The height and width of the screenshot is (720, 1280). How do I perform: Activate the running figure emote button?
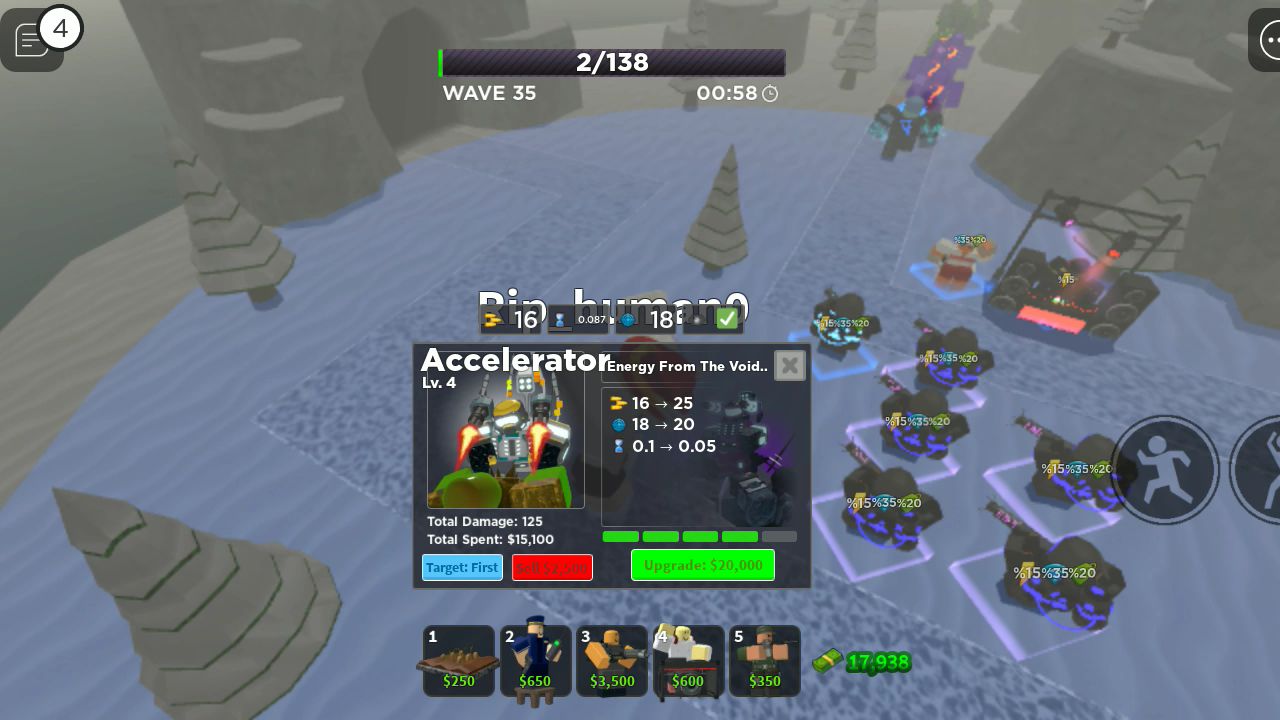[1164, 469]
